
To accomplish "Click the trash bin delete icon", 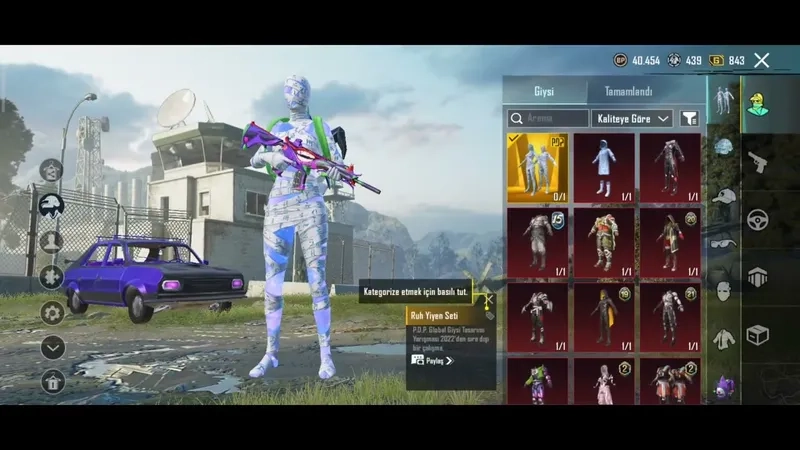I will [52, 381].
